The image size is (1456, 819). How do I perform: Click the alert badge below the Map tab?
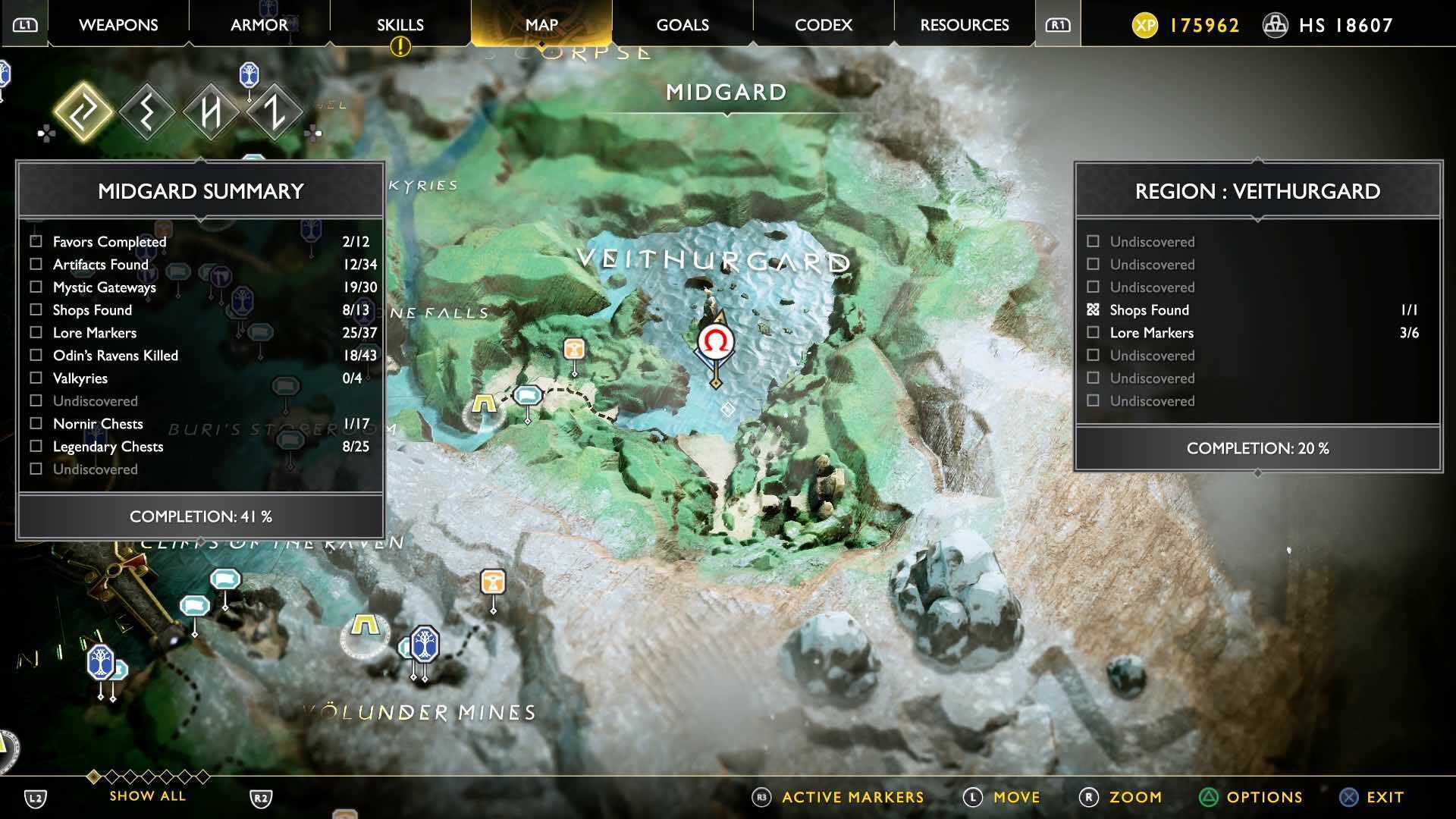tap(400, 45)
